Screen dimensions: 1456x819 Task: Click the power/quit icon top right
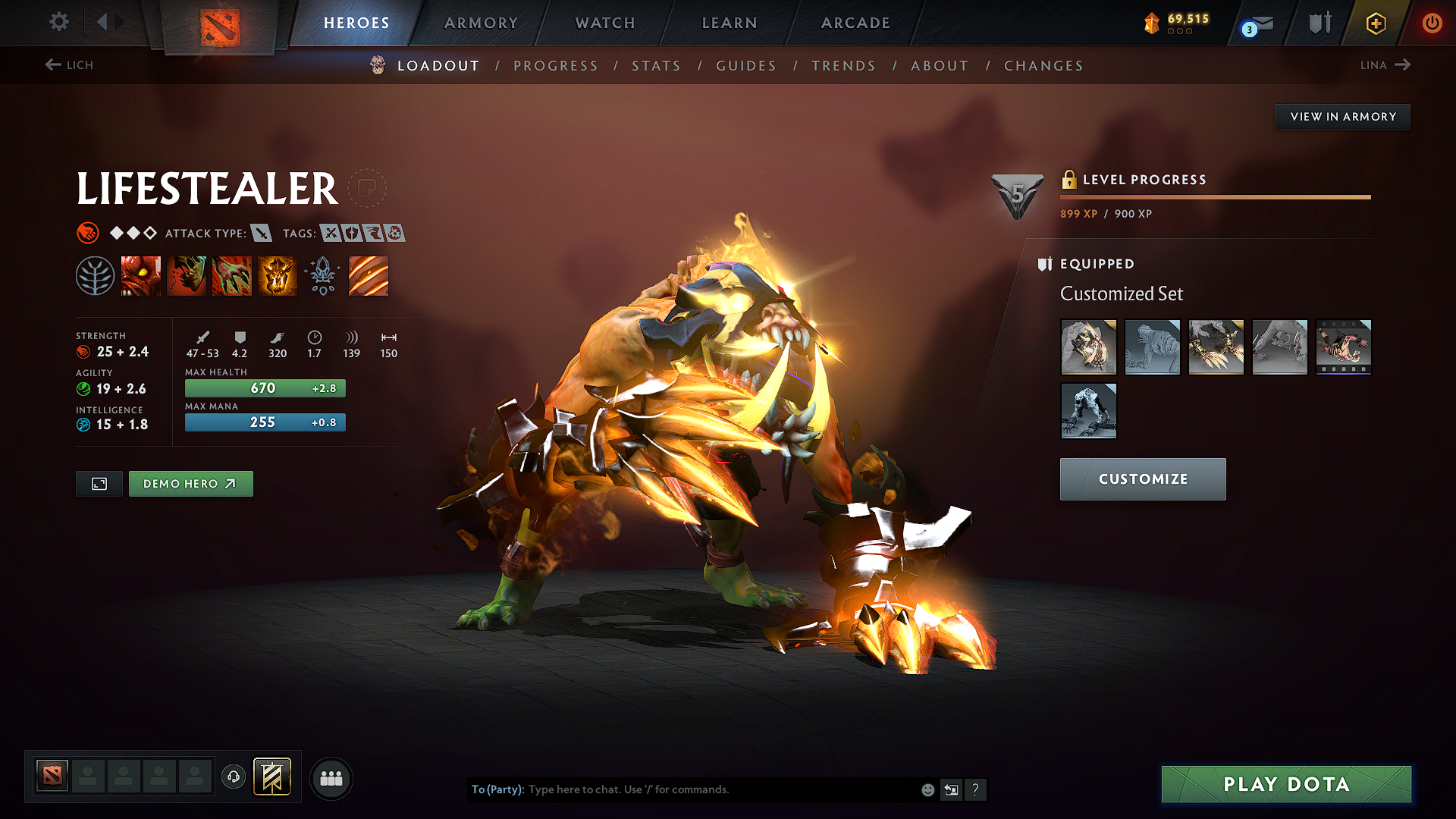coord(1432,22)
